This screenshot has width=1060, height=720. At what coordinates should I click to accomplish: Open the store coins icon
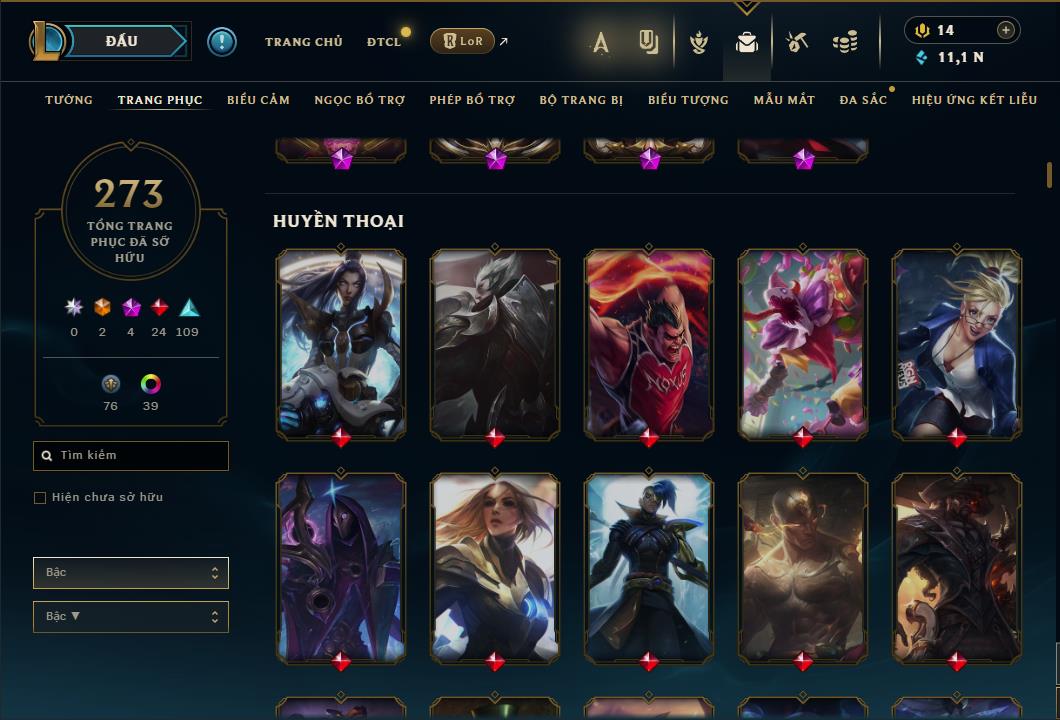tap(845, 42)
